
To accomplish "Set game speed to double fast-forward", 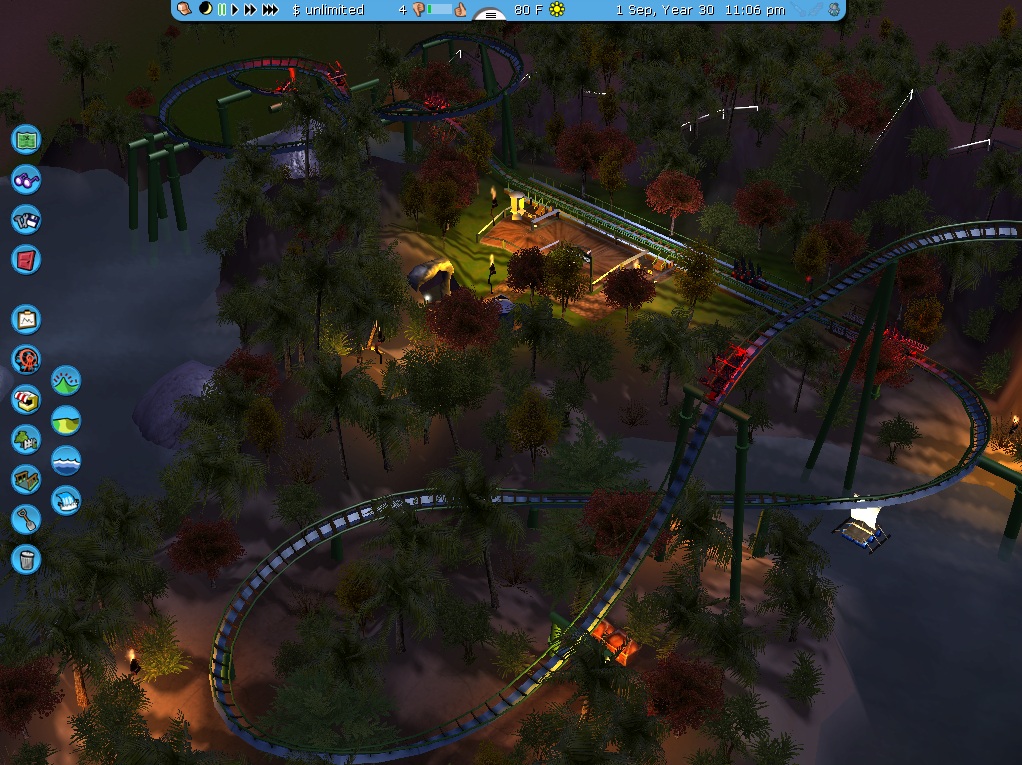I will click(250, 10).
